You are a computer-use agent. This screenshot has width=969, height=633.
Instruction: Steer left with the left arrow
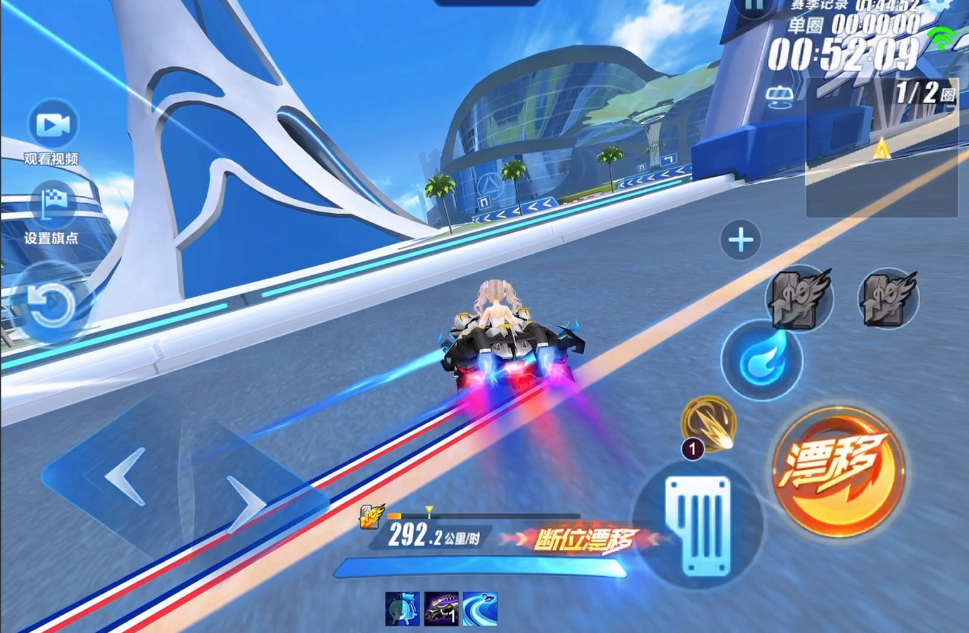pyautogui.click(x=123, y=477)
